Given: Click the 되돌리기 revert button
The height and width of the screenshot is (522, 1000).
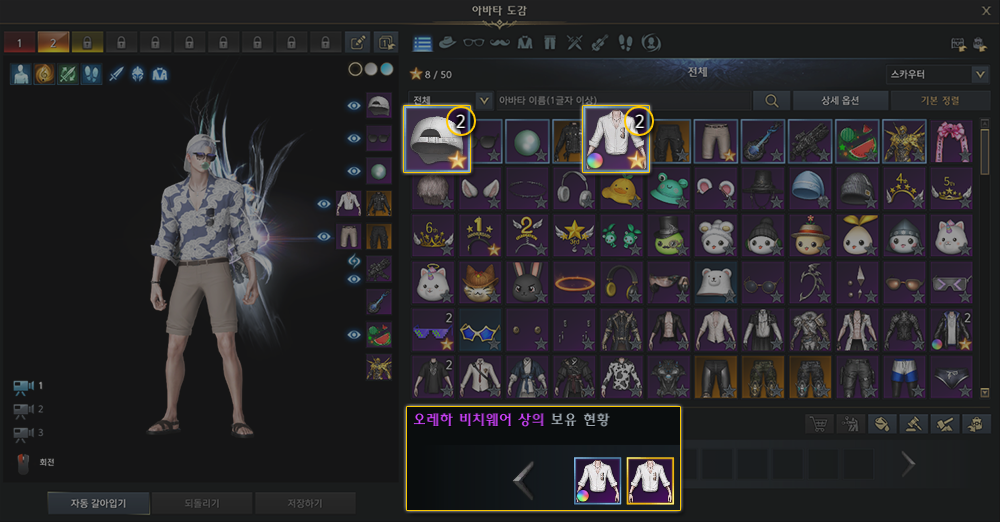Looking at the screenshot, I should click(201, 502).
